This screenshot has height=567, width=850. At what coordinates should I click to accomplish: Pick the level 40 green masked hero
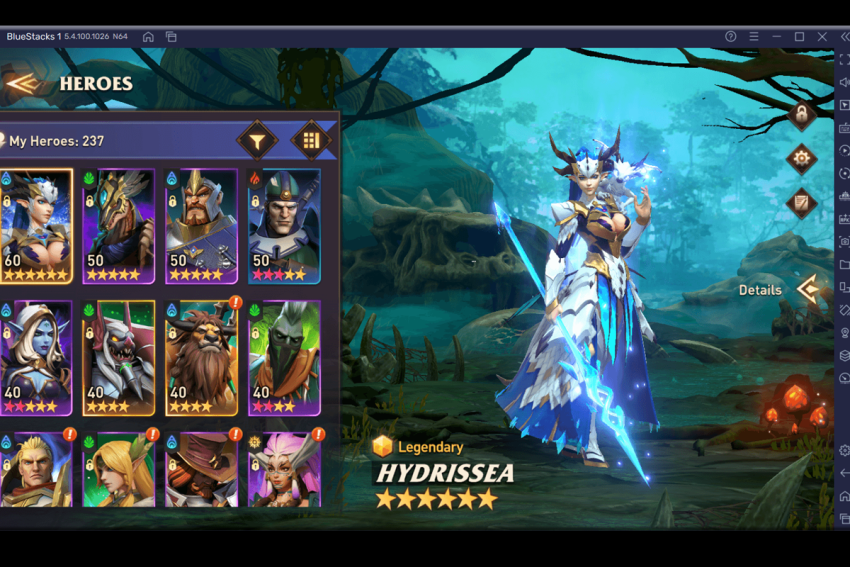pos(284,357)
